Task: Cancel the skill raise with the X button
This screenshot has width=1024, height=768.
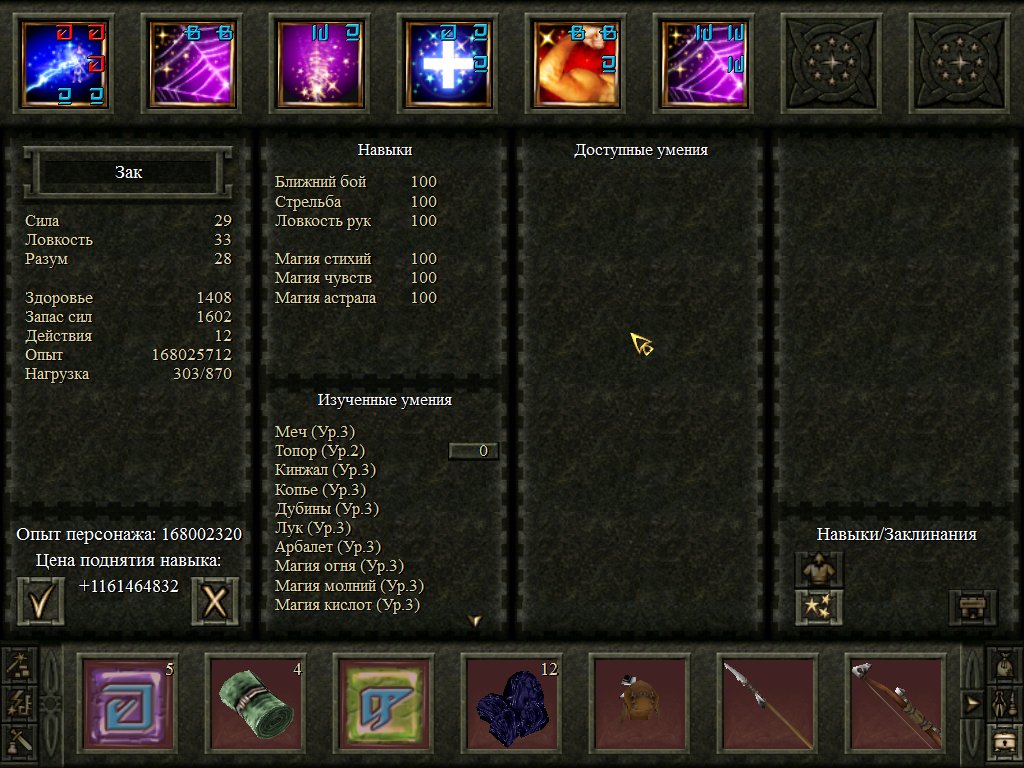Action: [x=215, y=602]
